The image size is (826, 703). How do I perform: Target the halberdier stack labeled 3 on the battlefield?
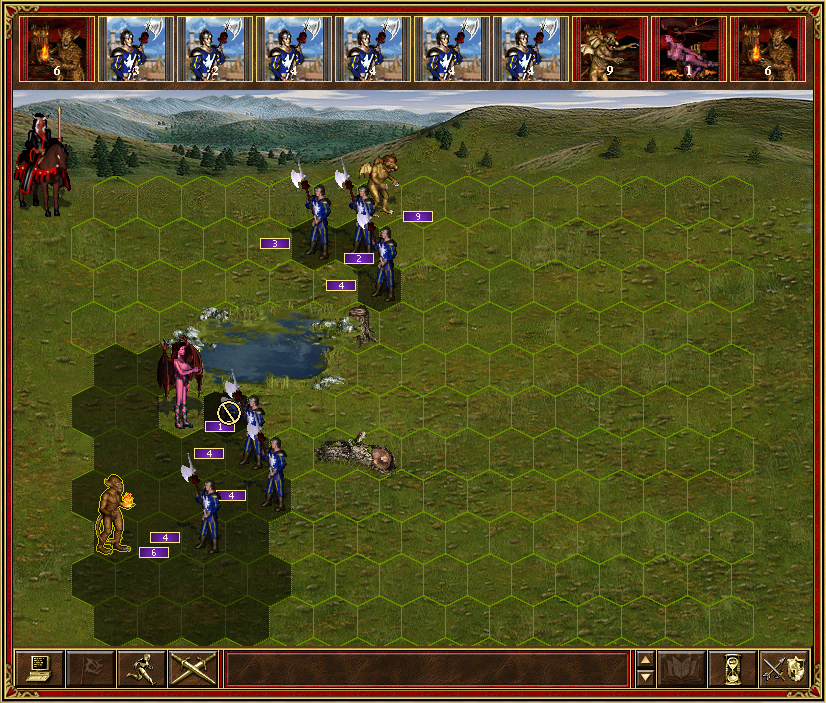point(316,220)
